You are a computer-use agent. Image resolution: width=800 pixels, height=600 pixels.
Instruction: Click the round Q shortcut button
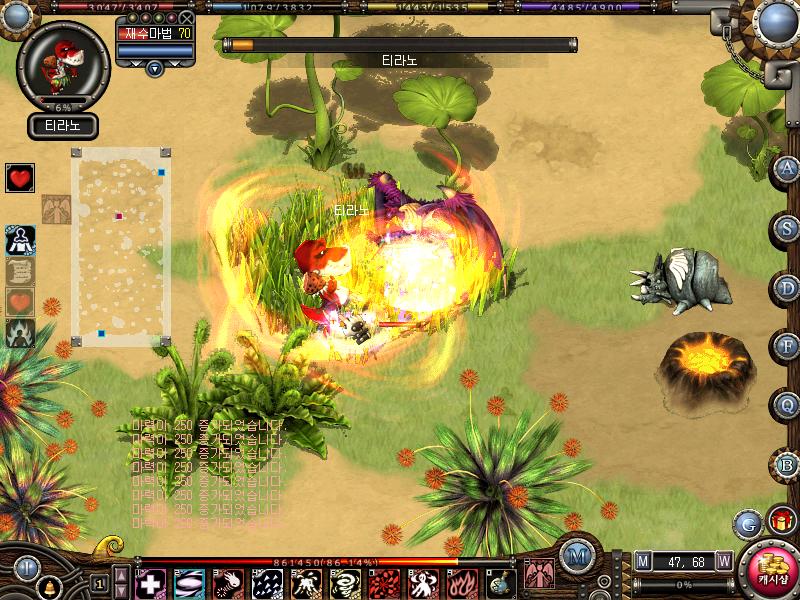pos(788,405)
